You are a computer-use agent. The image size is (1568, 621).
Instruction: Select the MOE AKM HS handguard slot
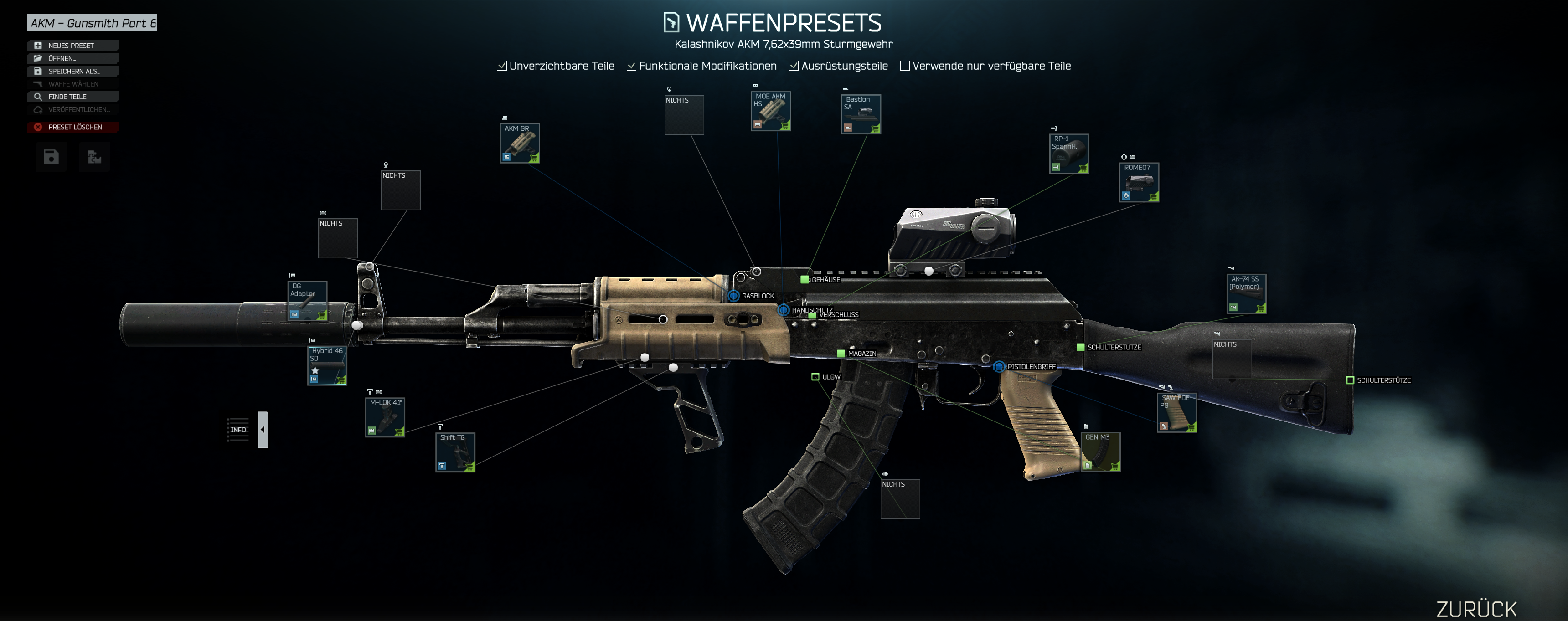[x=770, y=111]
